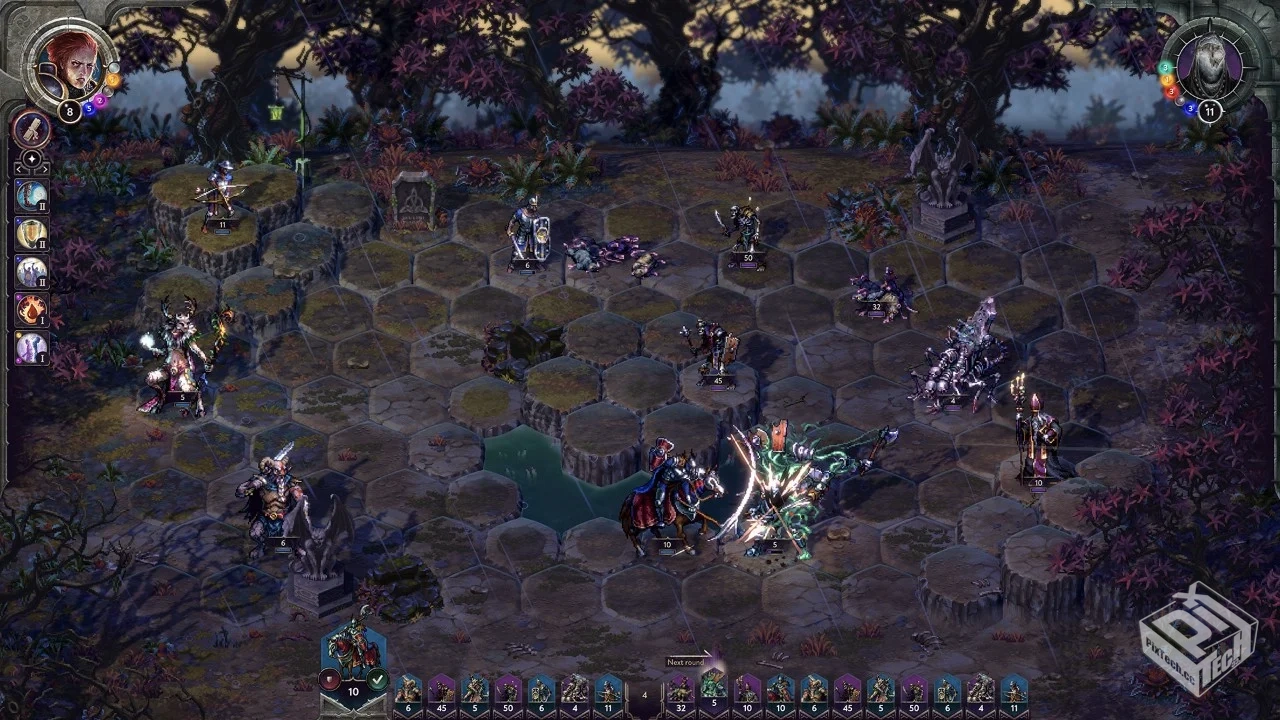Viewport: 1280px width, 720px height.
Task: Click the green checkmark wait button
Action: click(377, 681)
